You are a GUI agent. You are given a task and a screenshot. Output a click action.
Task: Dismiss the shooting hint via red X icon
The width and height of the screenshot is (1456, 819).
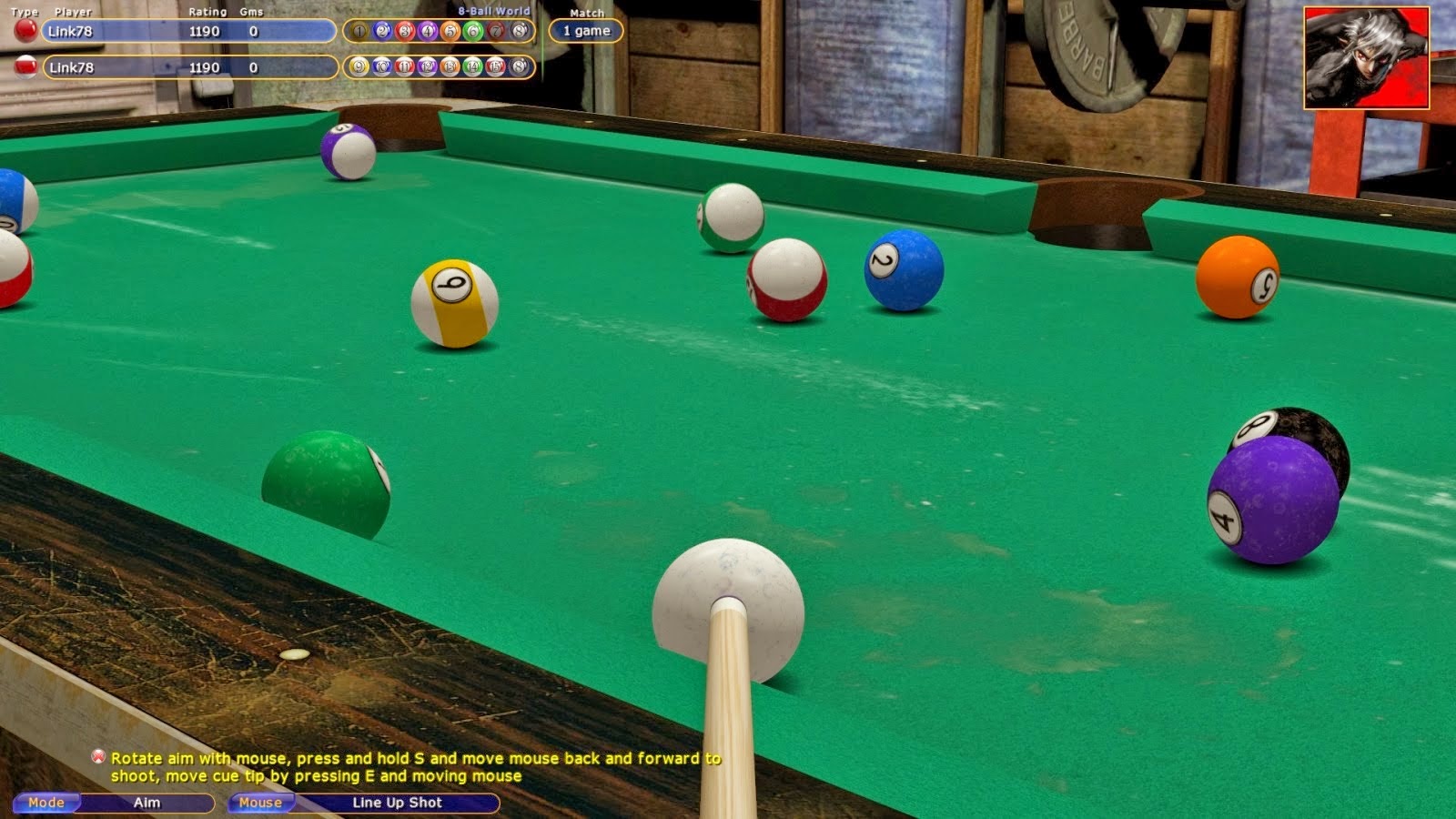pyautogui.click(x=97, y=756)
